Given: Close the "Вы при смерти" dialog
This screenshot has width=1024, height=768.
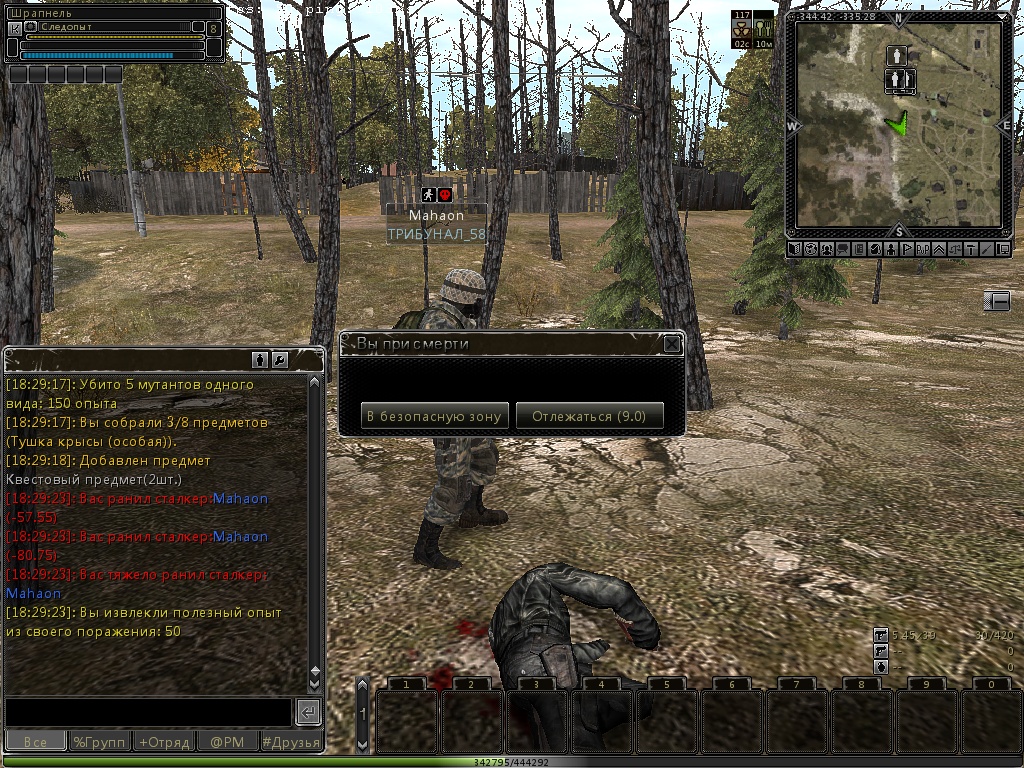Looking at the screenshot, I should coord(672,345).
